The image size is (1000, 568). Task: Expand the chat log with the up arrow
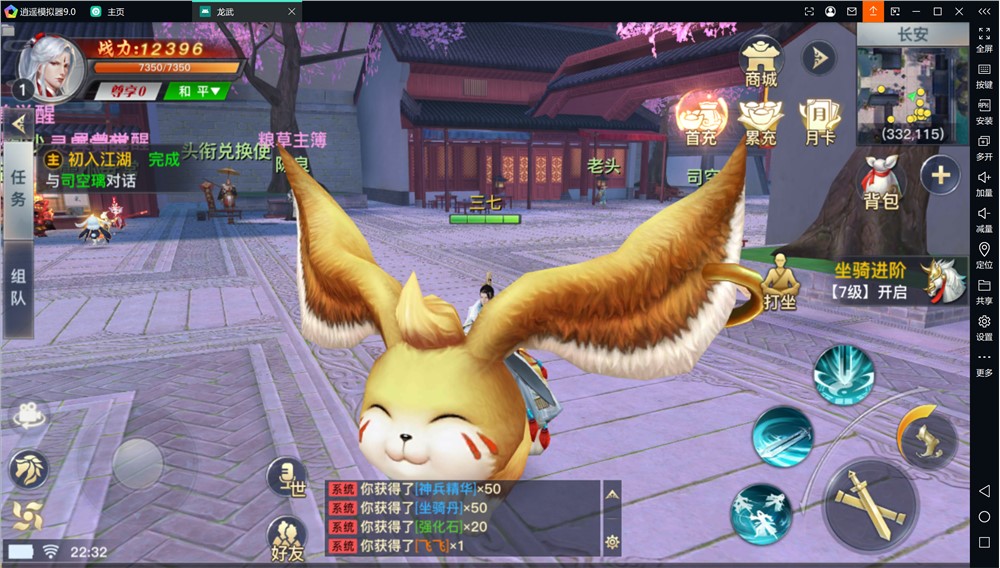click(613, 493)
